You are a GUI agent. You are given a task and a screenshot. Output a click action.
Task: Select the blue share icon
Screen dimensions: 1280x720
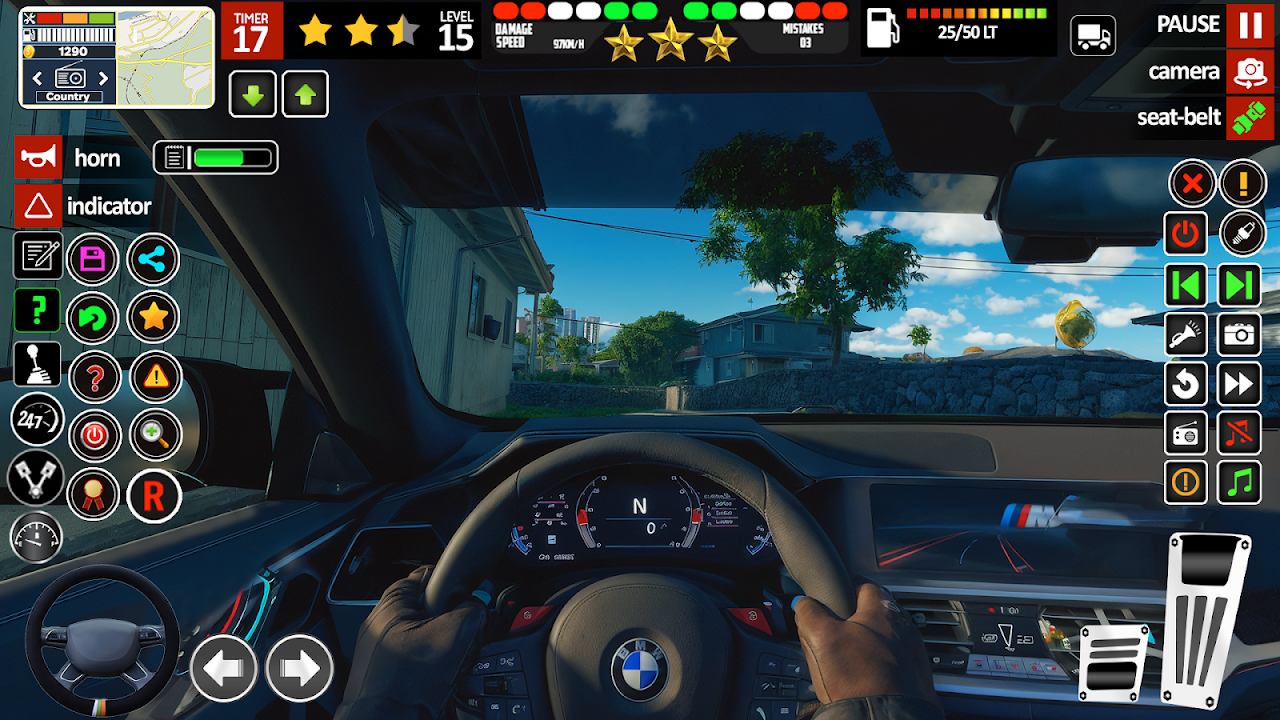153,260
